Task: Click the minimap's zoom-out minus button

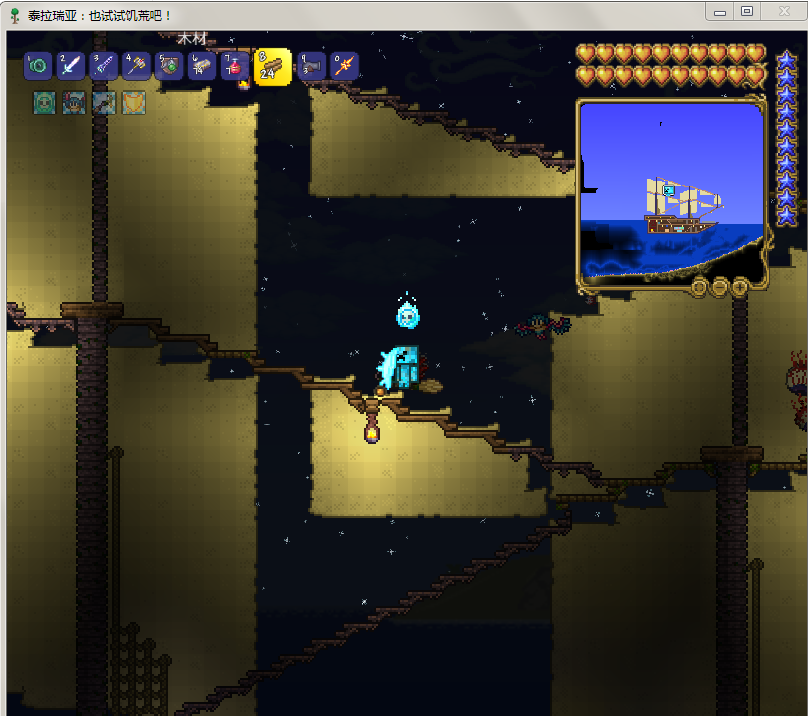Action: 720,287
